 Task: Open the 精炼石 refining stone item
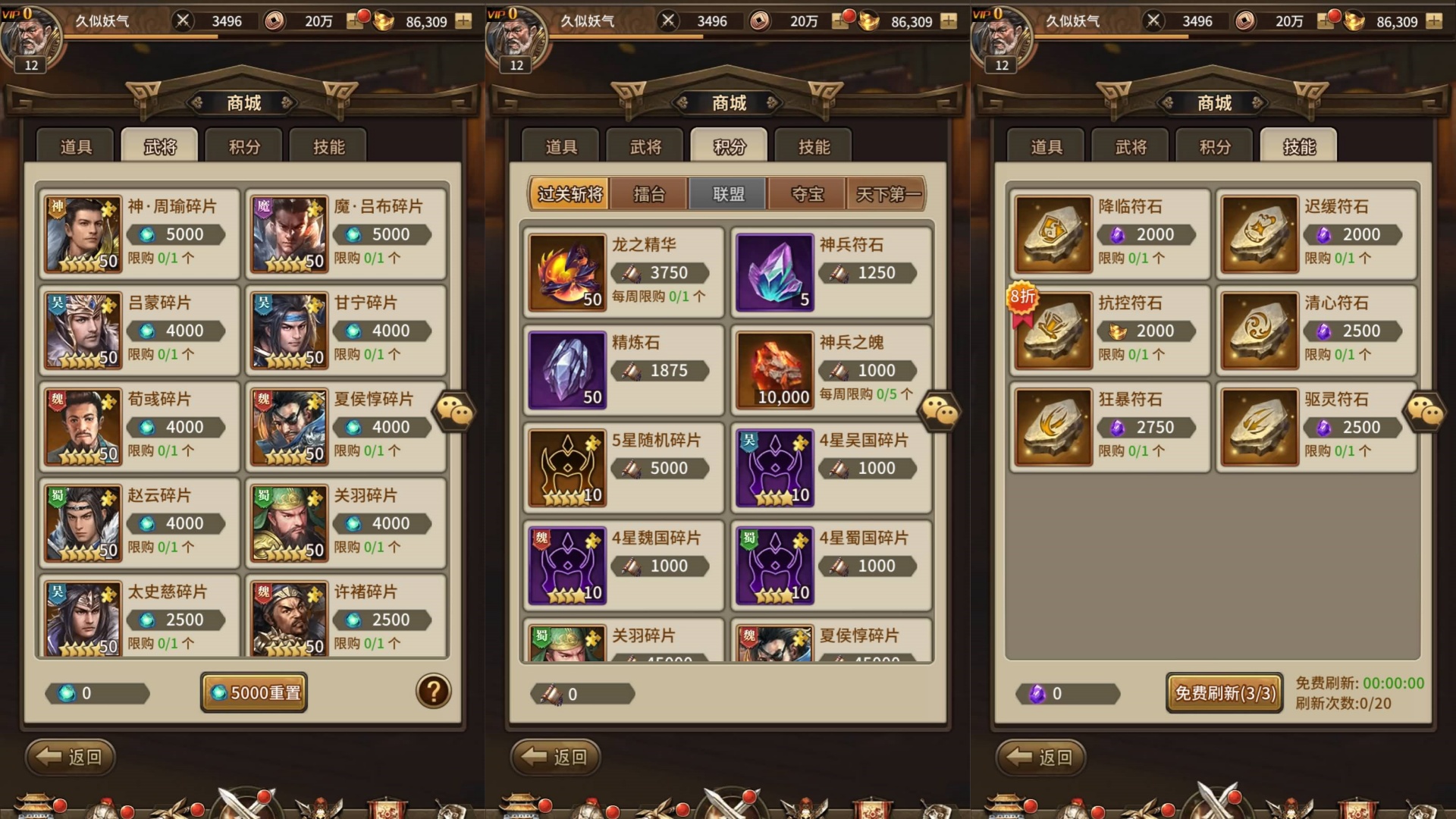coord(622,370)
